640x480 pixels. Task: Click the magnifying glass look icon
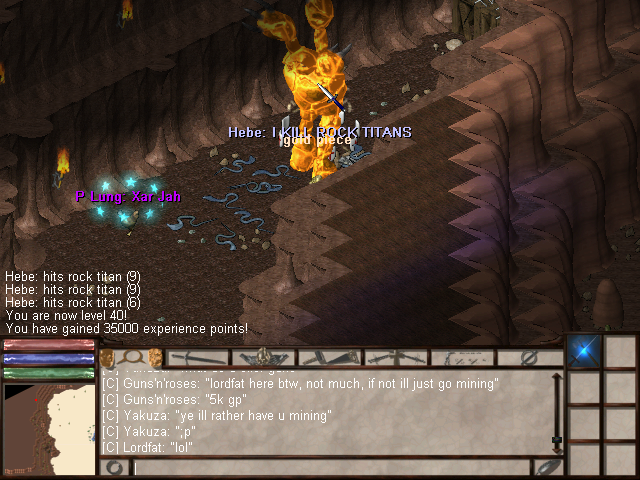click(x=131, y=357)
